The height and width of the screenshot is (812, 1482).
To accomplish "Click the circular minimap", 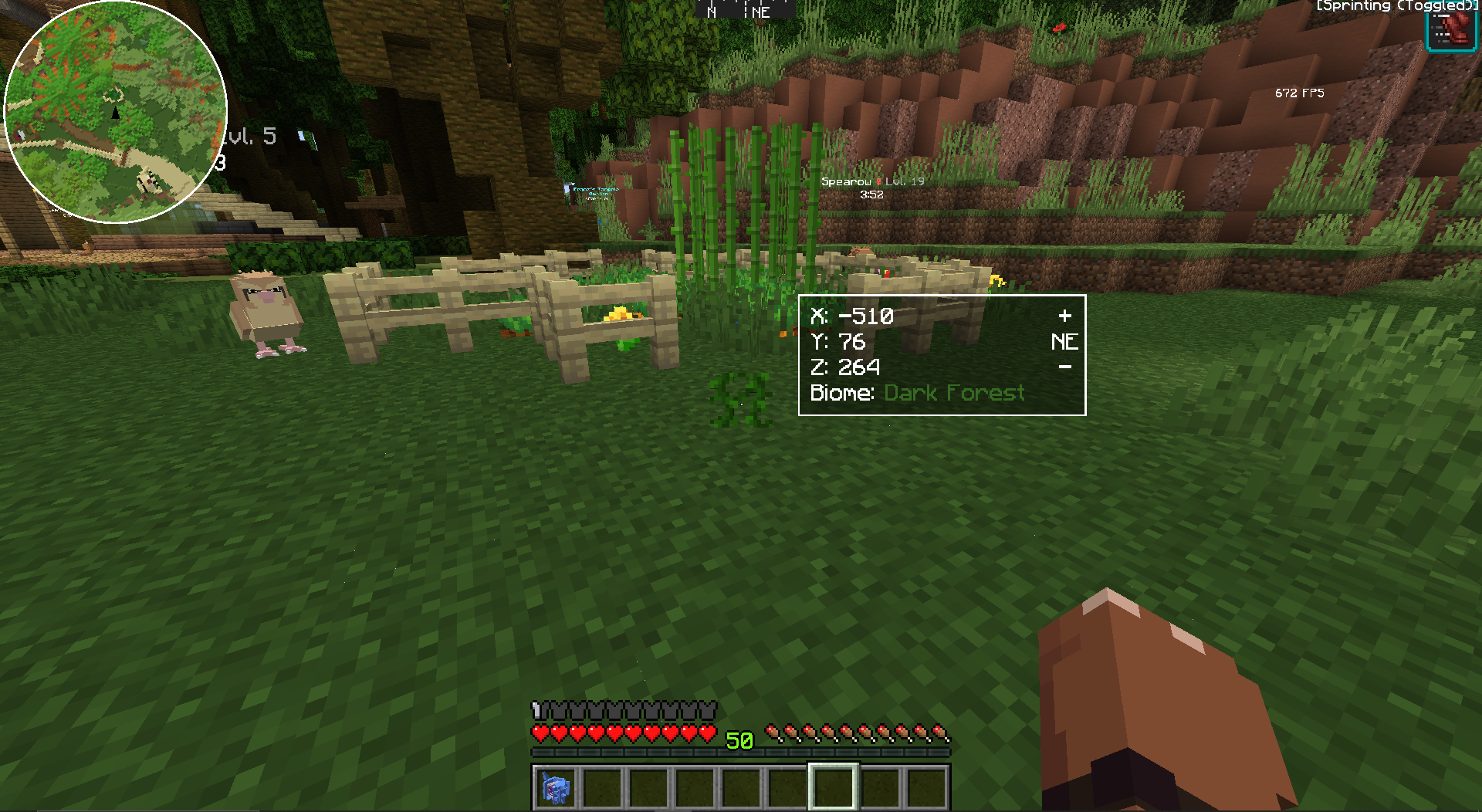I will click(x=116, y=112).
